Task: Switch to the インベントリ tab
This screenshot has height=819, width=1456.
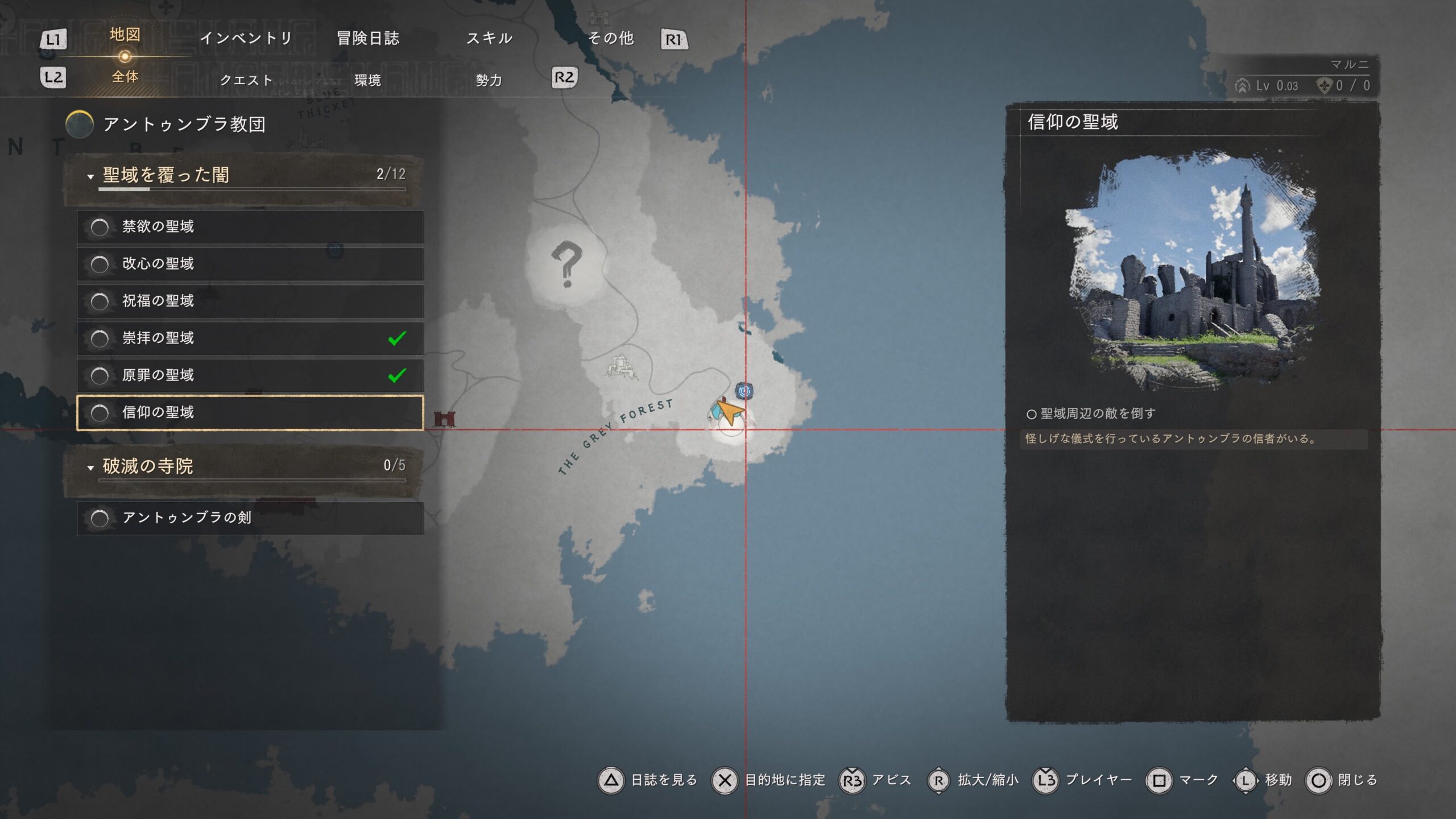Action: click(246, 38)
